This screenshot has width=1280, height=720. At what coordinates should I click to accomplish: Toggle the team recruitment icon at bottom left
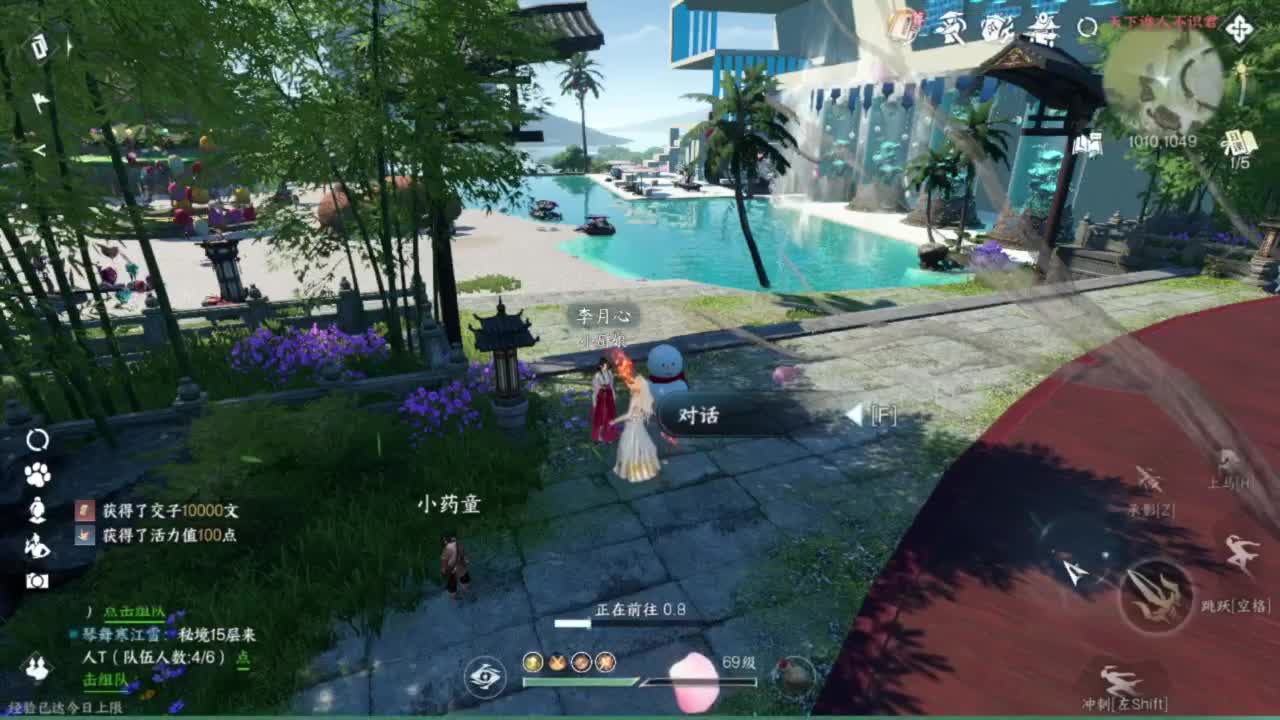coord(35,667)
